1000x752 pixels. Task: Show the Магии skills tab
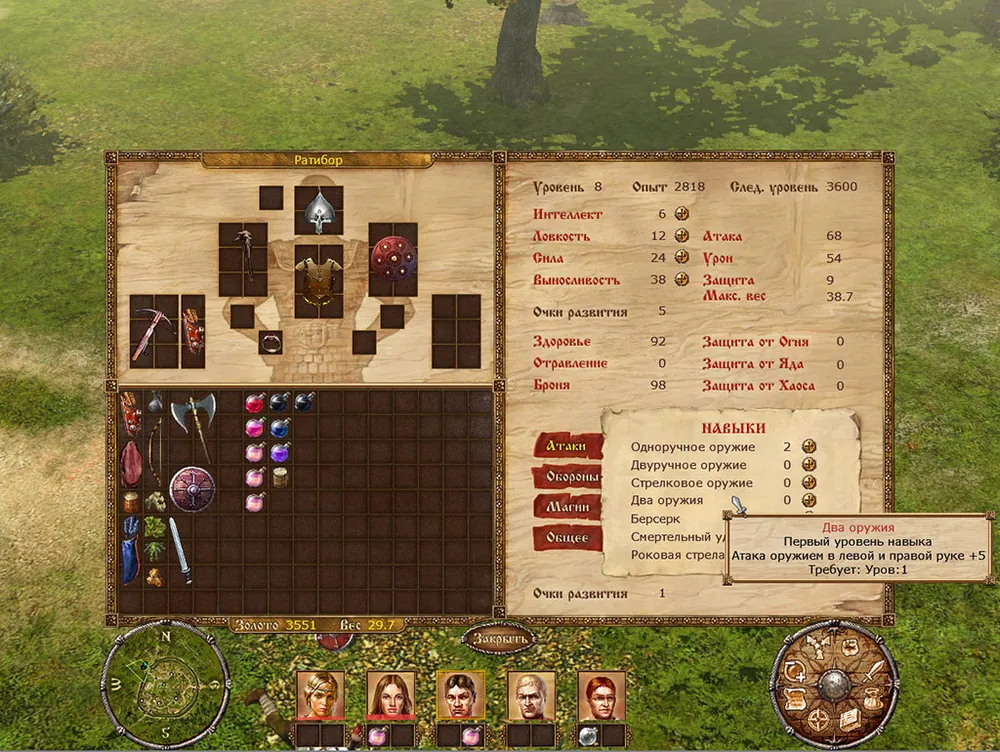(566, 508)
